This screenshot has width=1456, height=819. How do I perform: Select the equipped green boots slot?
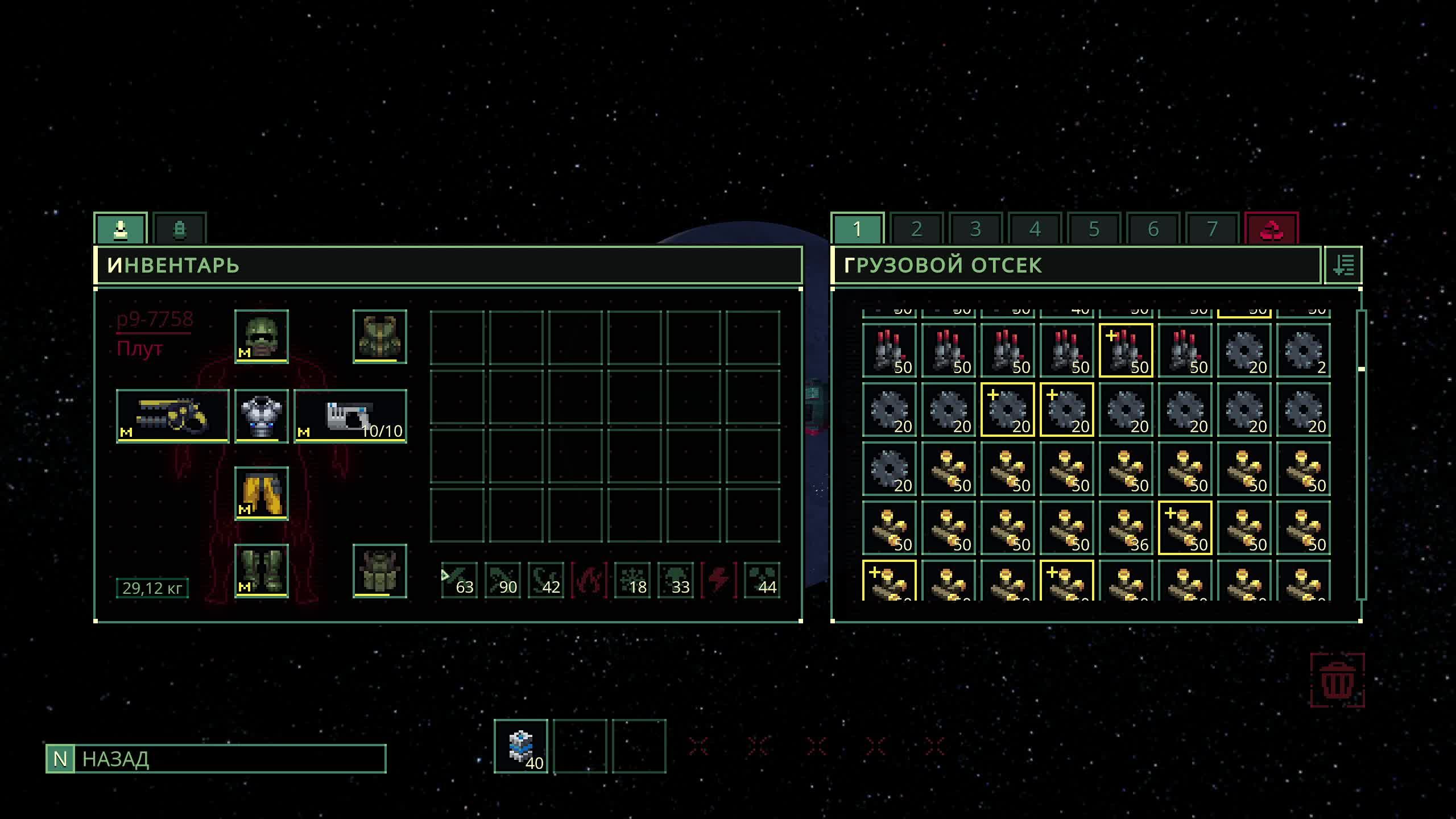(262, 570)
